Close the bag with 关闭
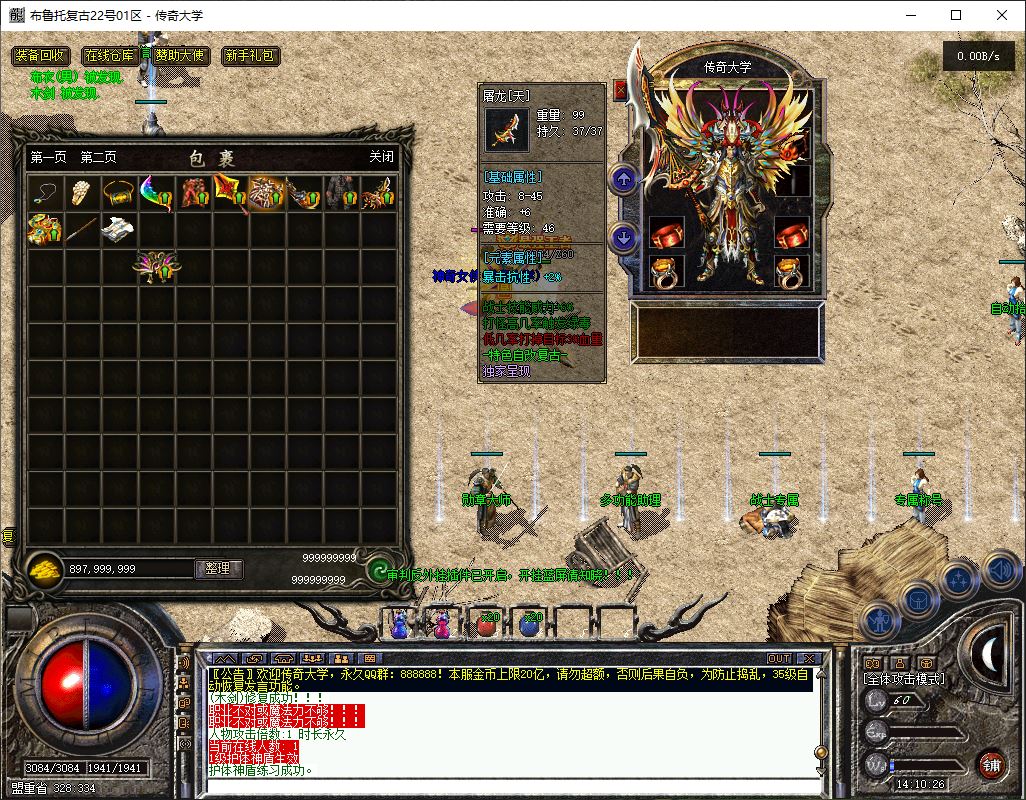This screenshot has height=800, width=1026. [x=381, y=157]
